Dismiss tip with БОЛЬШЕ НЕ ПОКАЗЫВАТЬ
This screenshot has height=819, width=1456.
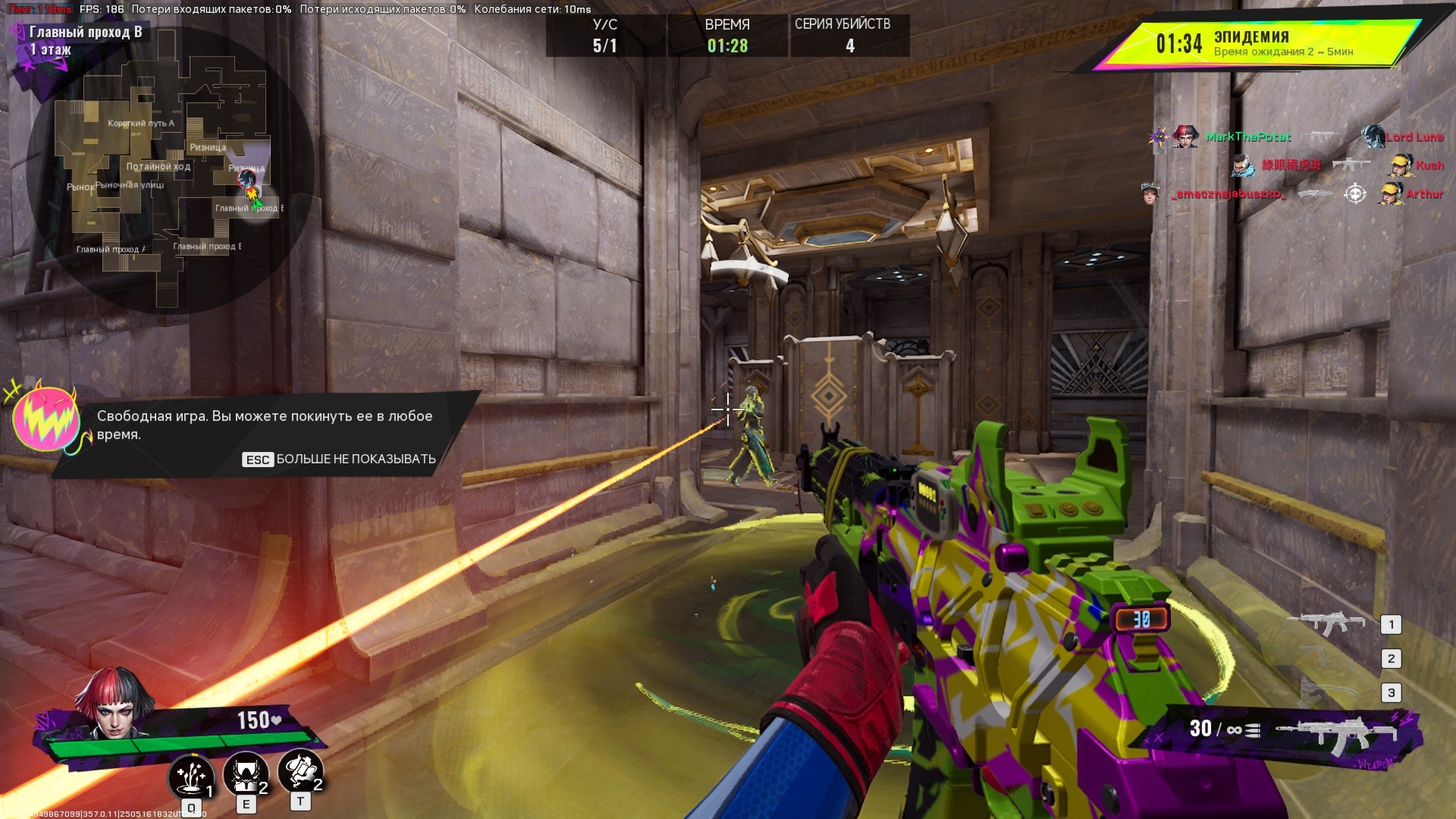click(x=339, y=459)
